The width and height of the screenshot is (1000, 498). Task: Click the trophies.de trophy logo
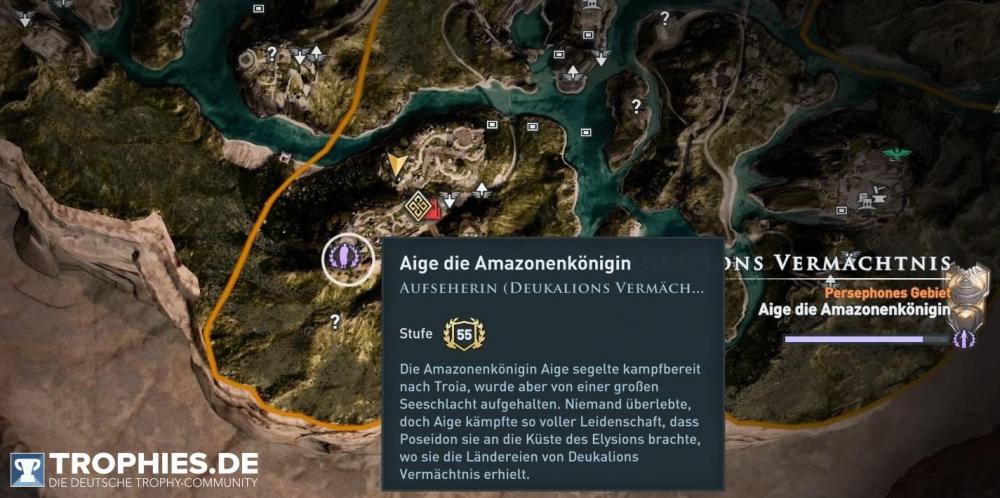27,470
